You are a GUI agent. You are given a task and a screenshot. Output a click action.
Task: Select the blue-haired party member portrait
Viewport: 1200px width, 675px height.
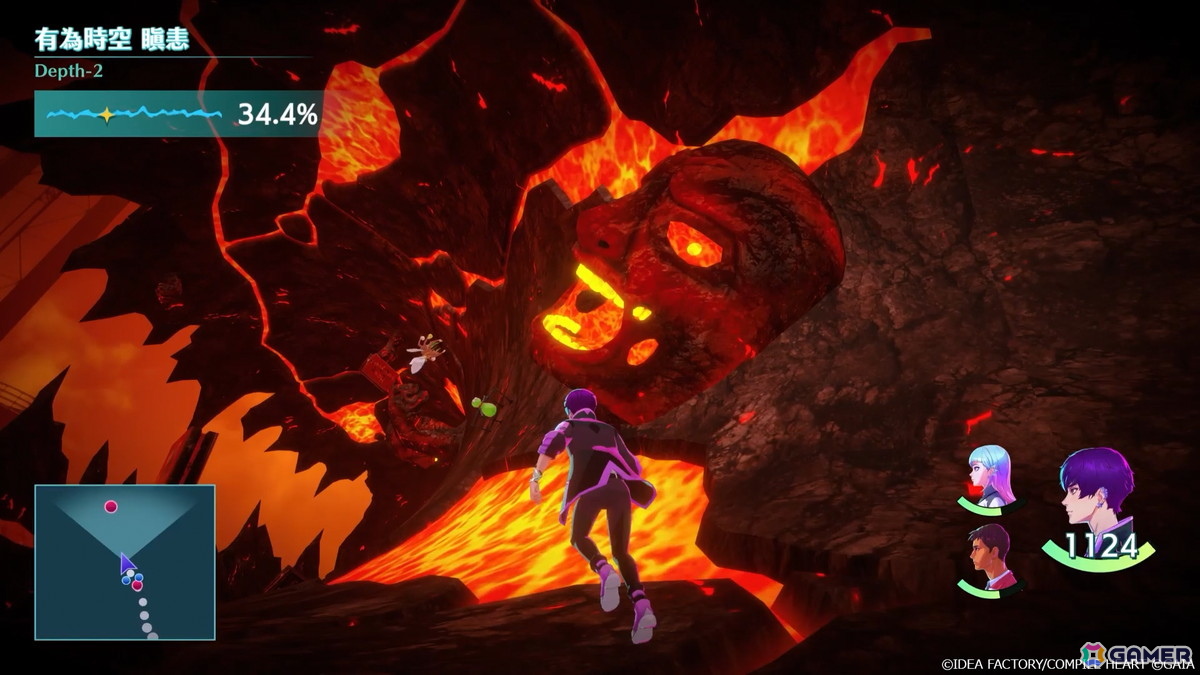coord(991,476)
